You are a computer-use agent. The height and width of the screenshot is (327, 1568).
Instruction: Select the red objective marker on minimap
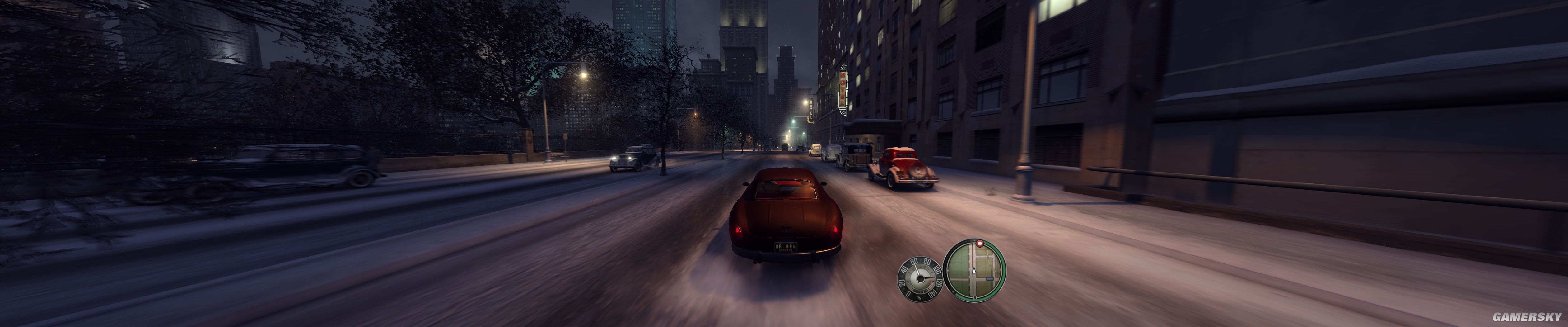980,244
